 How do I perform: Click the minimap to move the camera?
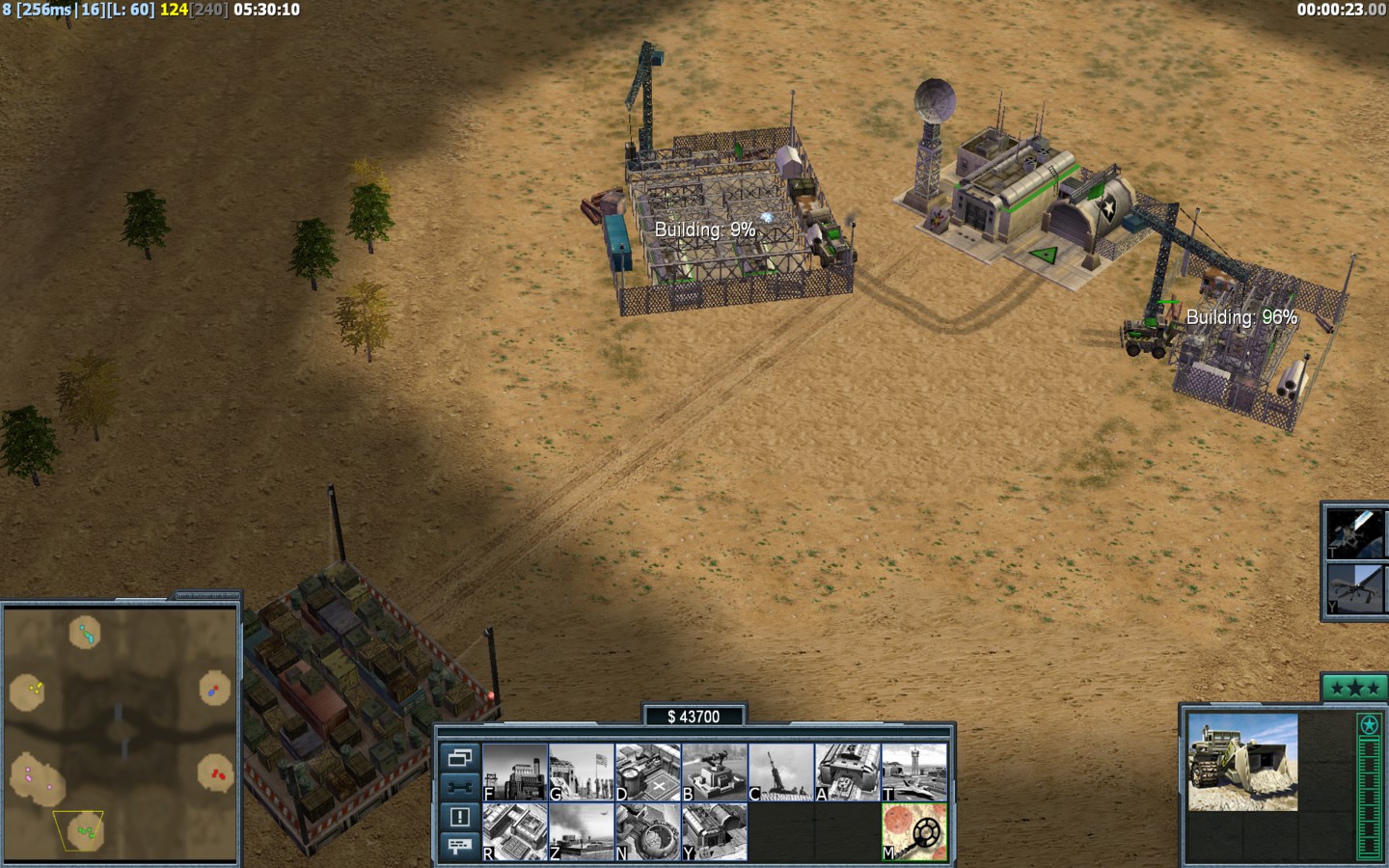121,733
